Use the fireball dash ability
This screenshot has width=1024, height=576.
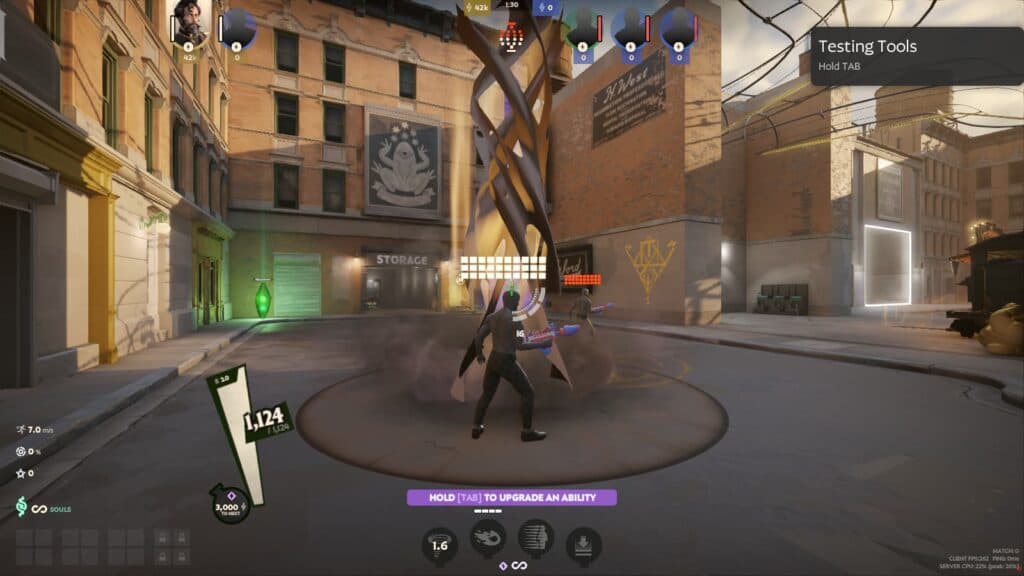coord(488,537)
